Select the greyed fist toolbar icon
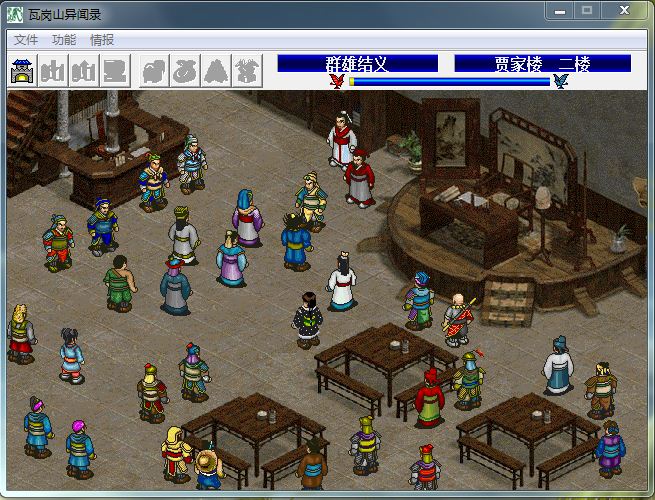Viewport: 655px width, 500px height. point(153,70)
